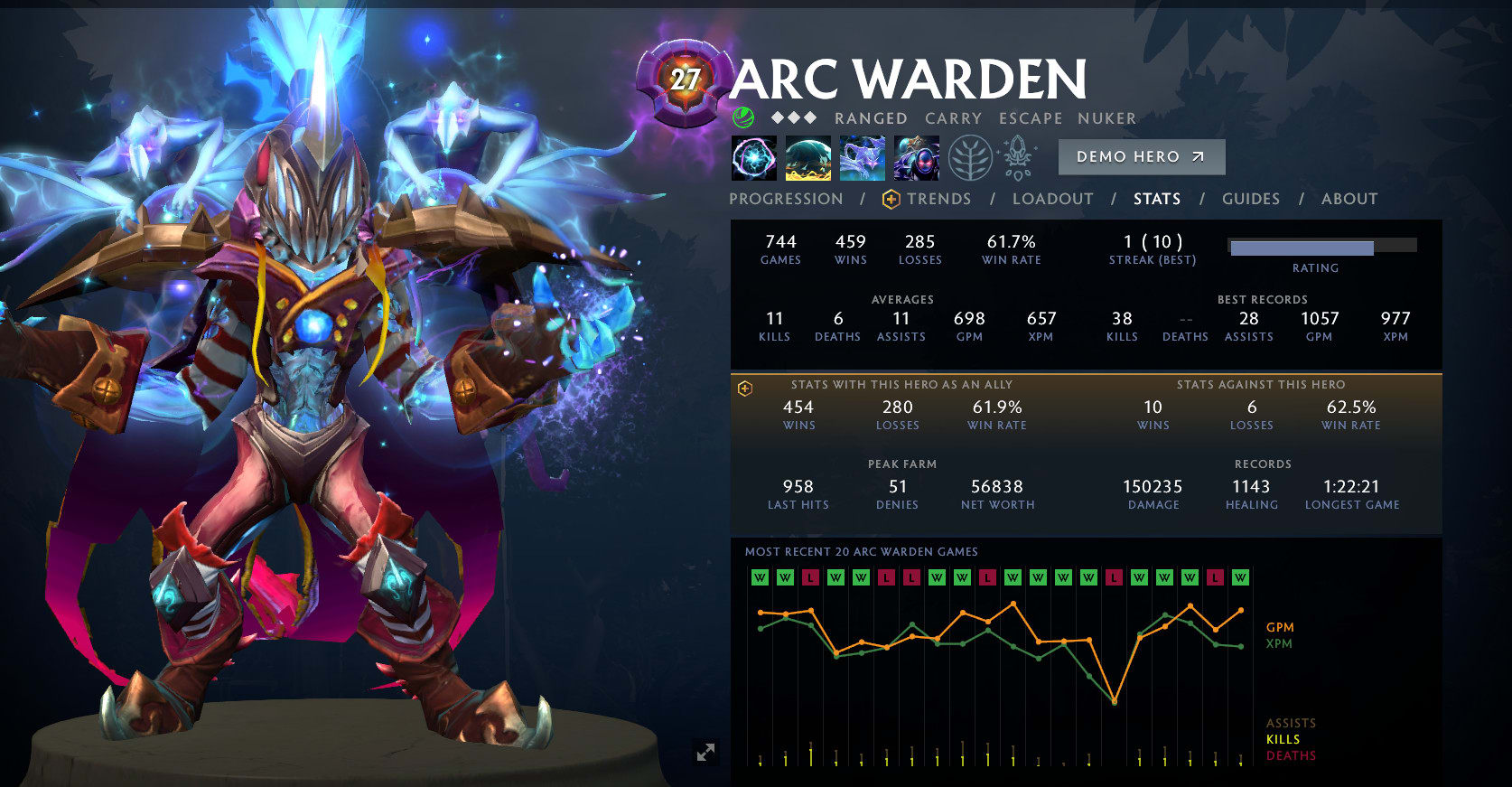Click the green agility attribute icon
Image resolution: width=1512 pixels, height=787 pixels.
[743, 117]
